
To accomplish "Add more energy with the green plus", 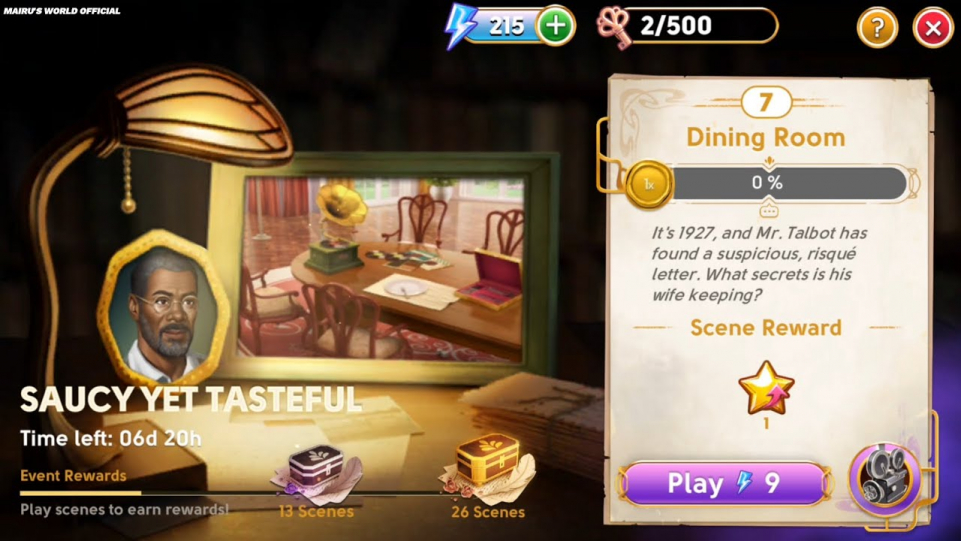I will click(556, 26).
